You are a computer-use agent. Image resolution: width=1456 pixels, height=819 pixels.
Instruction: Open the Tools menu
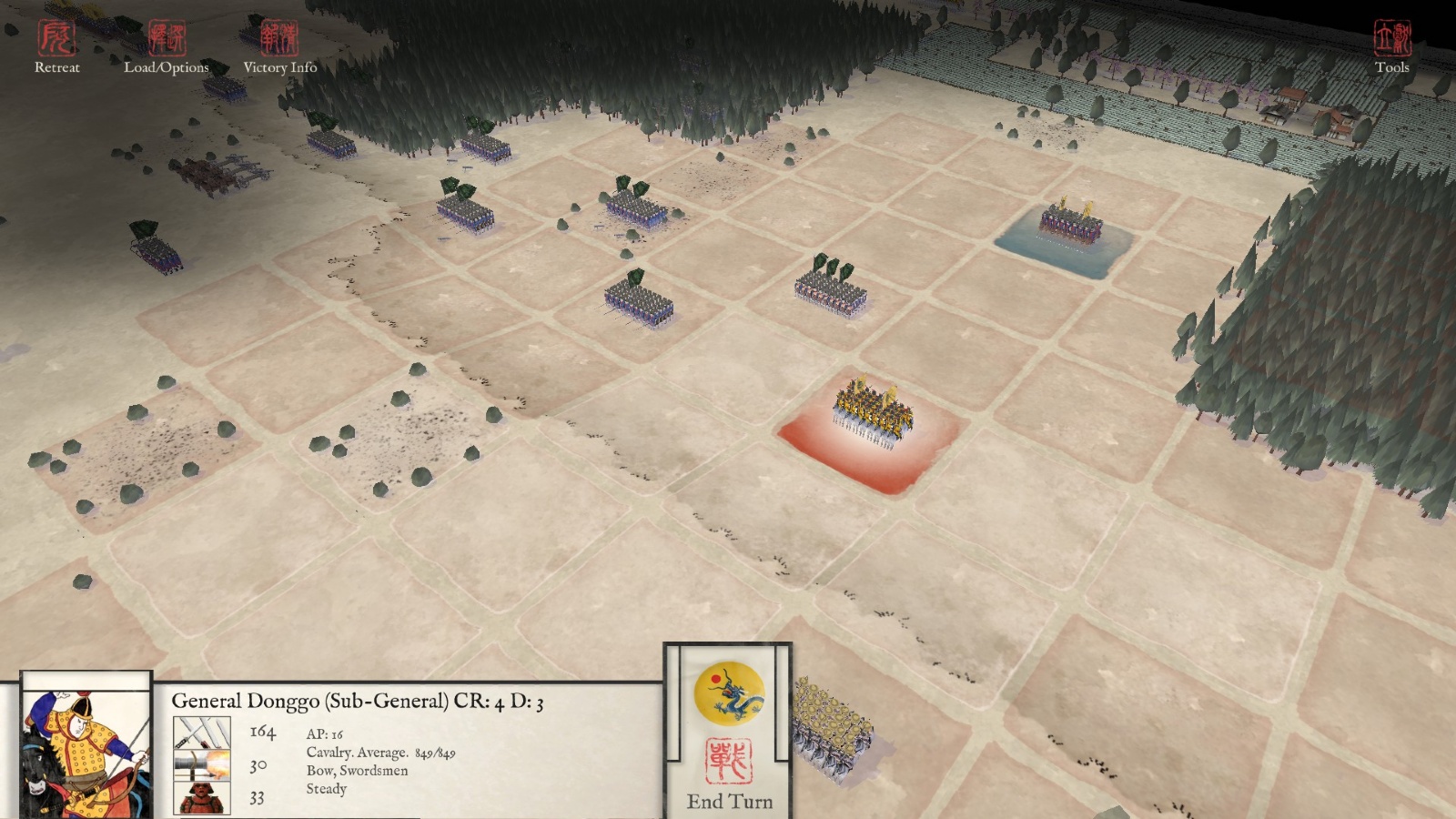point(1391,47)
